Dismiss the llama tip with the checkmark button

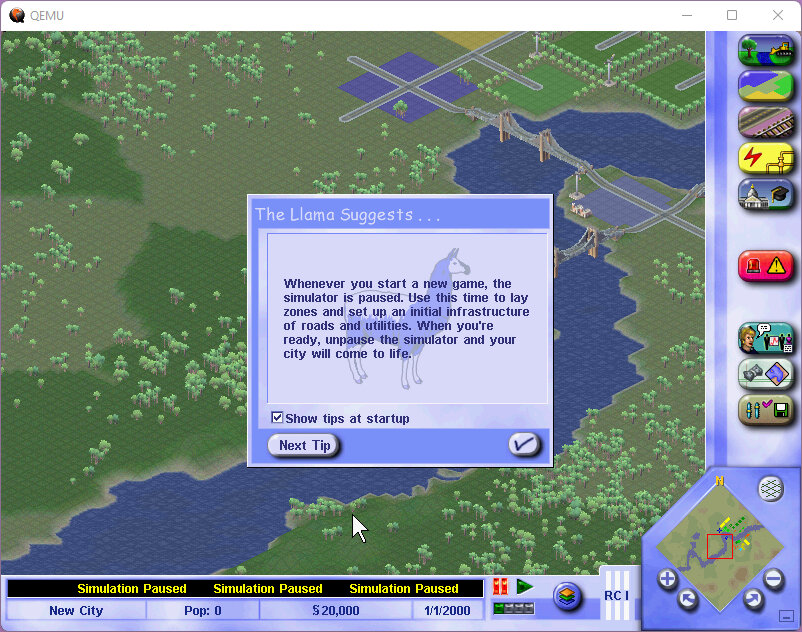pyautogui.click(x=524, y=445)
